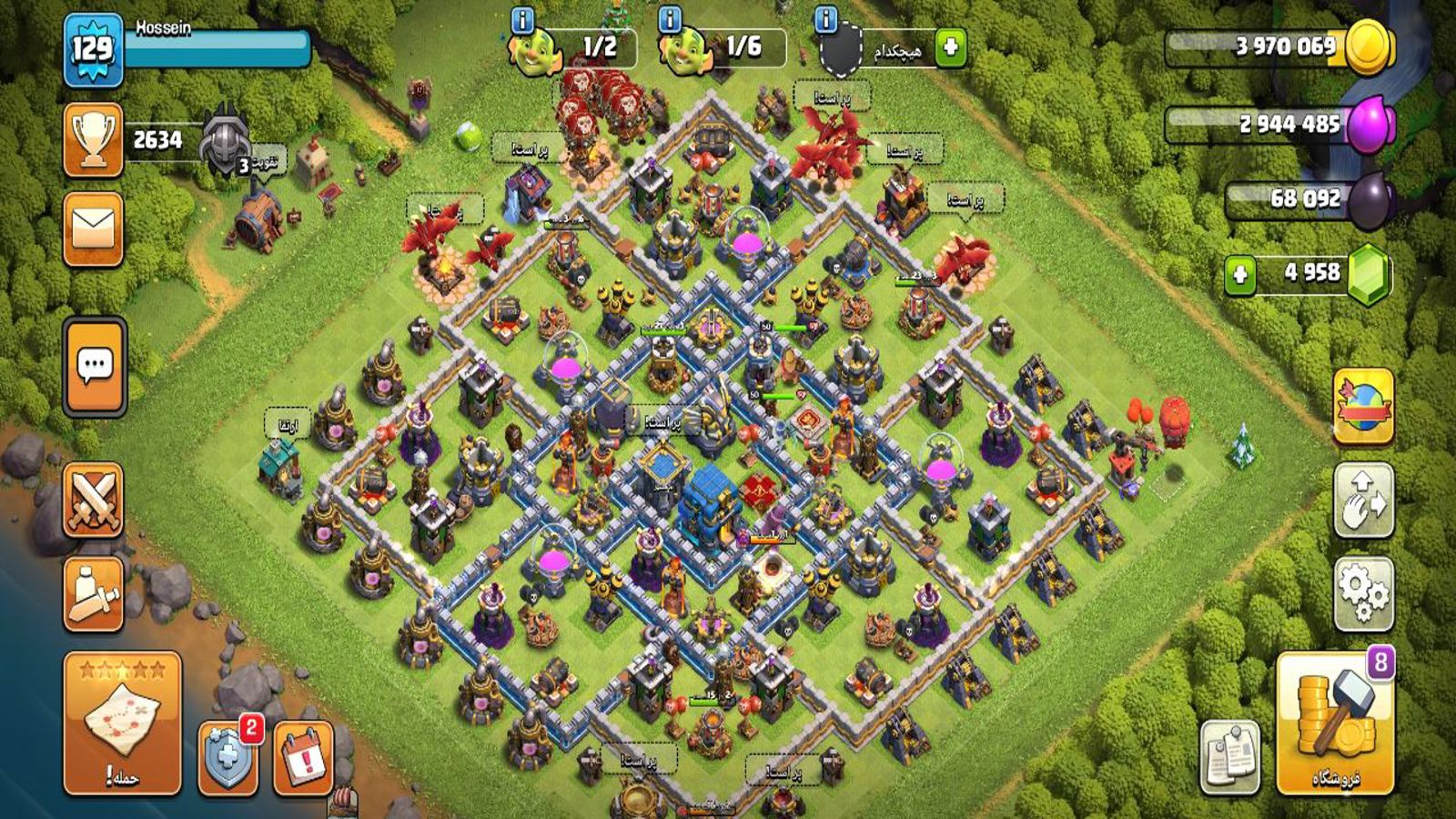Tap the Attack map button
Viewport: 1456px width, 819px height.
pos(122,723)
